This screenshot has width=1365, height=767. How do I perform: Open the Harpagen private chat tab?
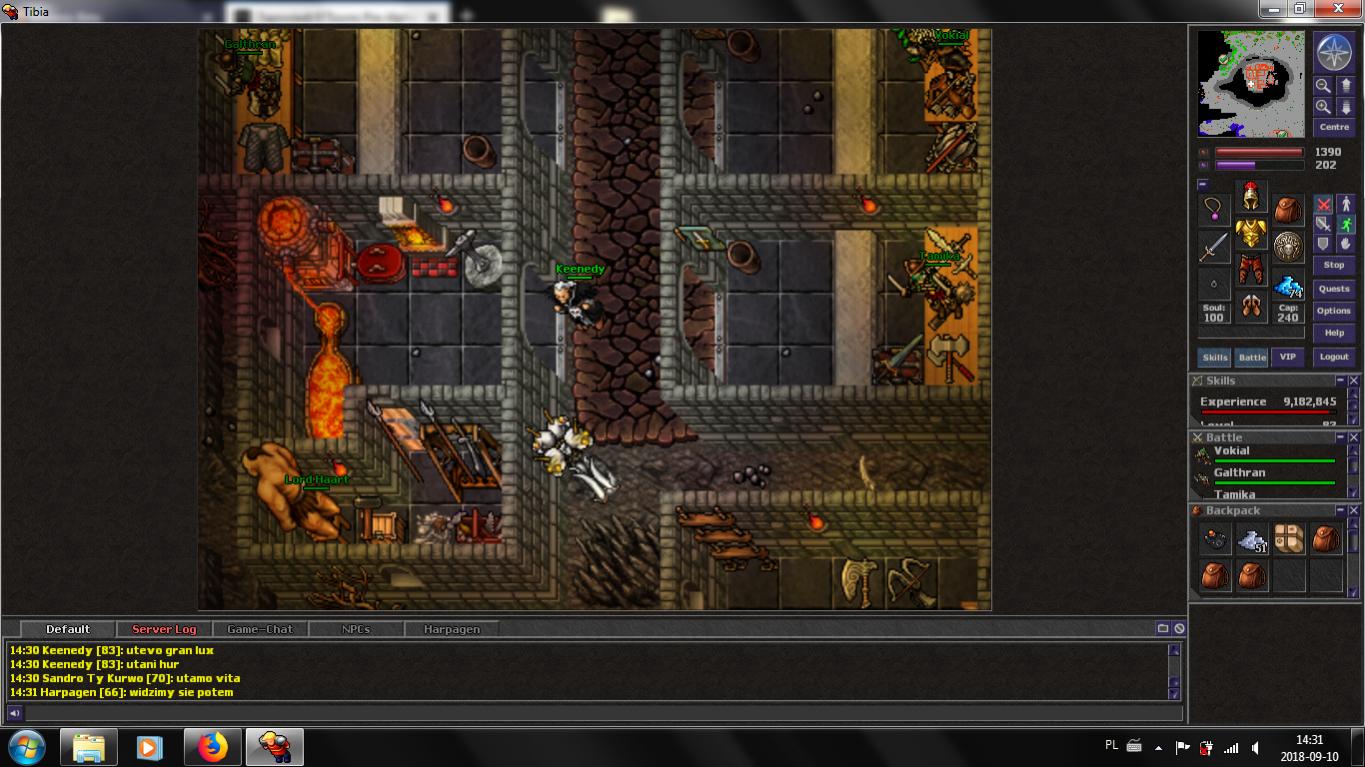click(x=451, y=629)
